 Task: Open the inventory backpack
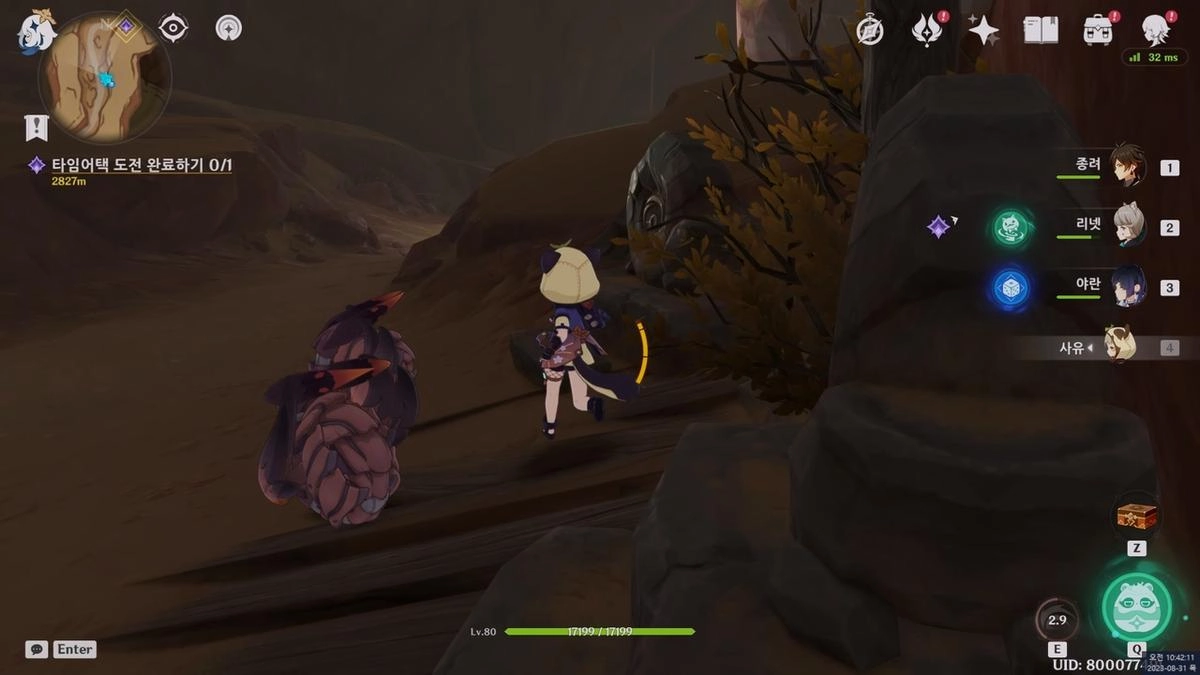1098,30
